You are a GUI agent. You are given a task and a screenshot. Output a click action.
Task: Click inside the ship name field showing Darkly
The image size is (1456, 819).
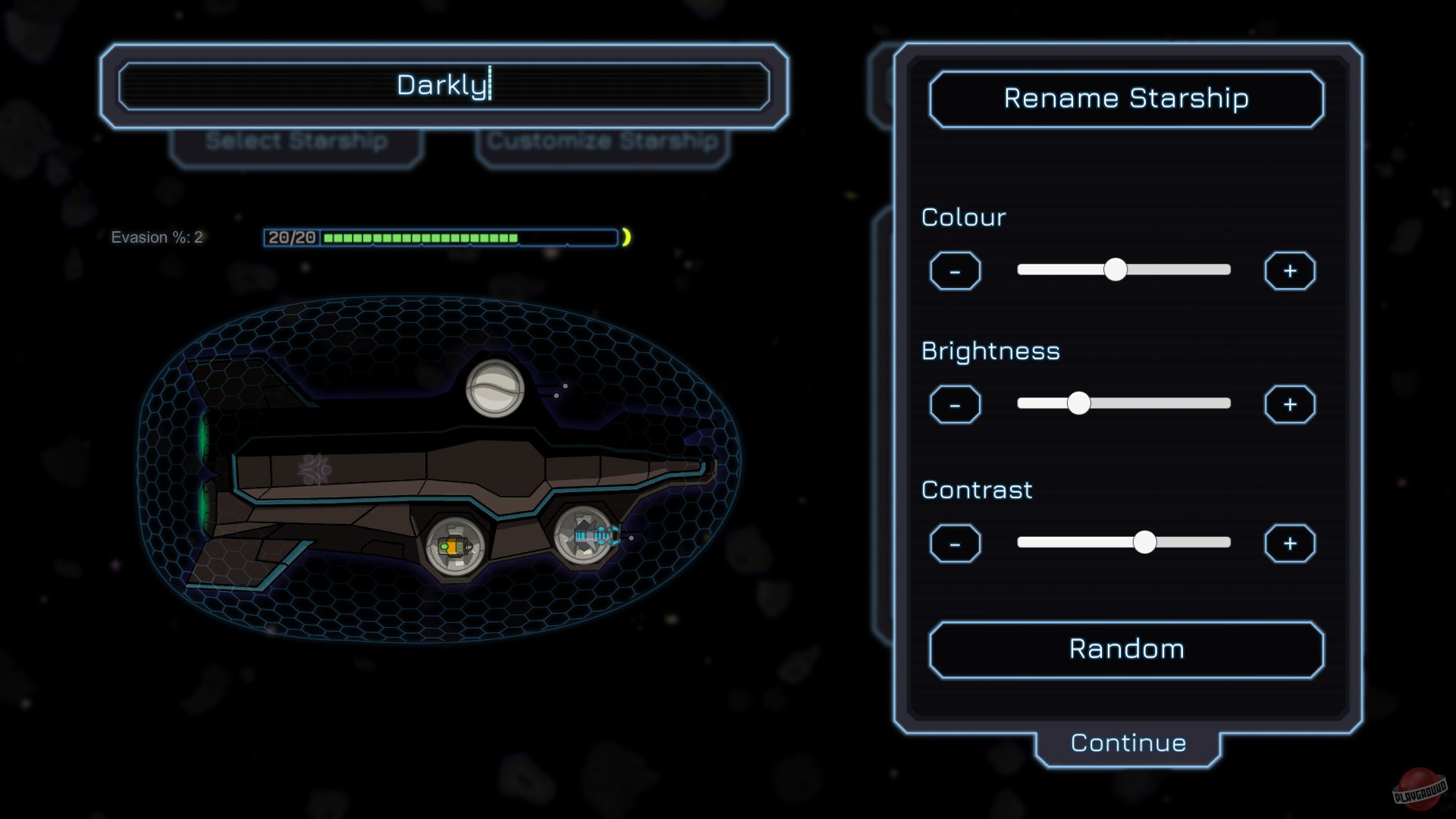pyautogui.click(x=443, y=86)
